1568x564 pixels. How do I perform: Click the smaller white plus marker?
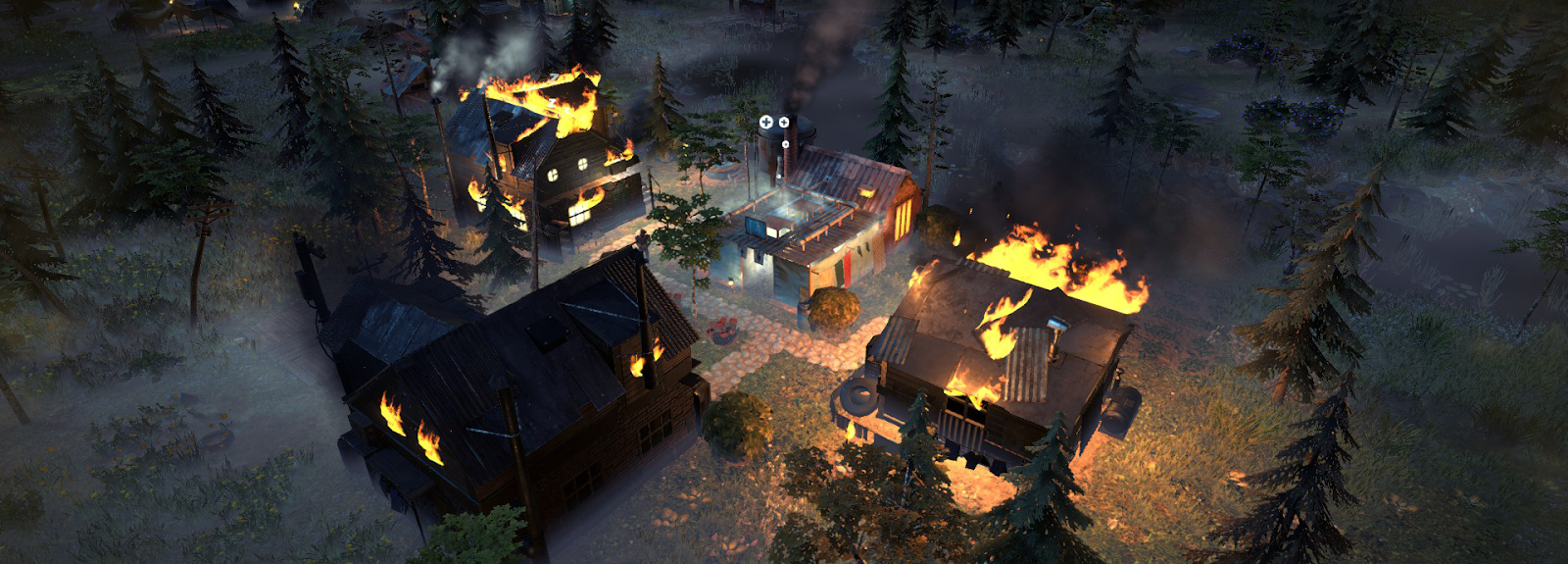[x=783, y=123]
